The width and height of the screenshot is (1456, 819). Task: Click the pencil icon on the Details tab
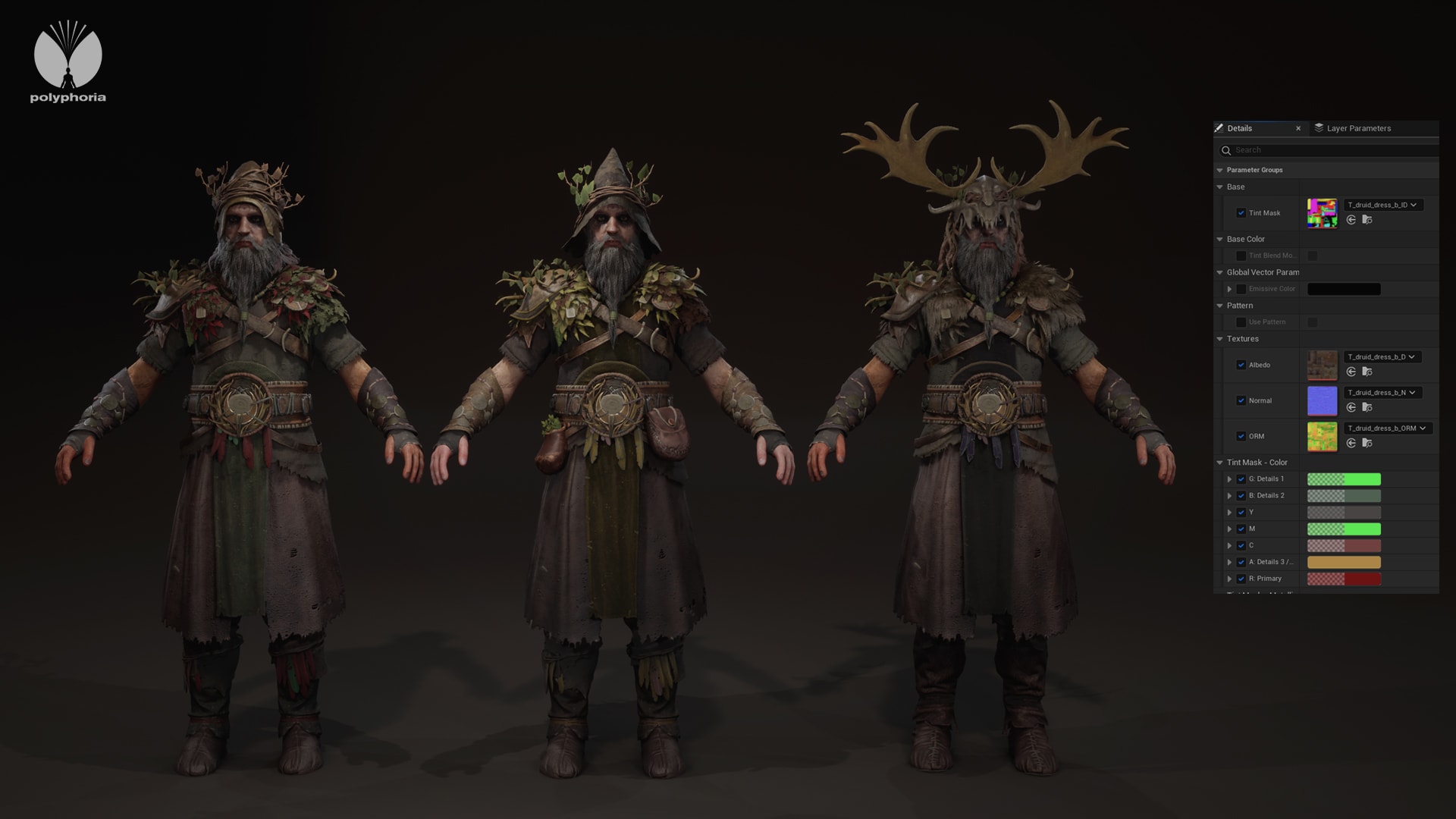(1220, 128)
